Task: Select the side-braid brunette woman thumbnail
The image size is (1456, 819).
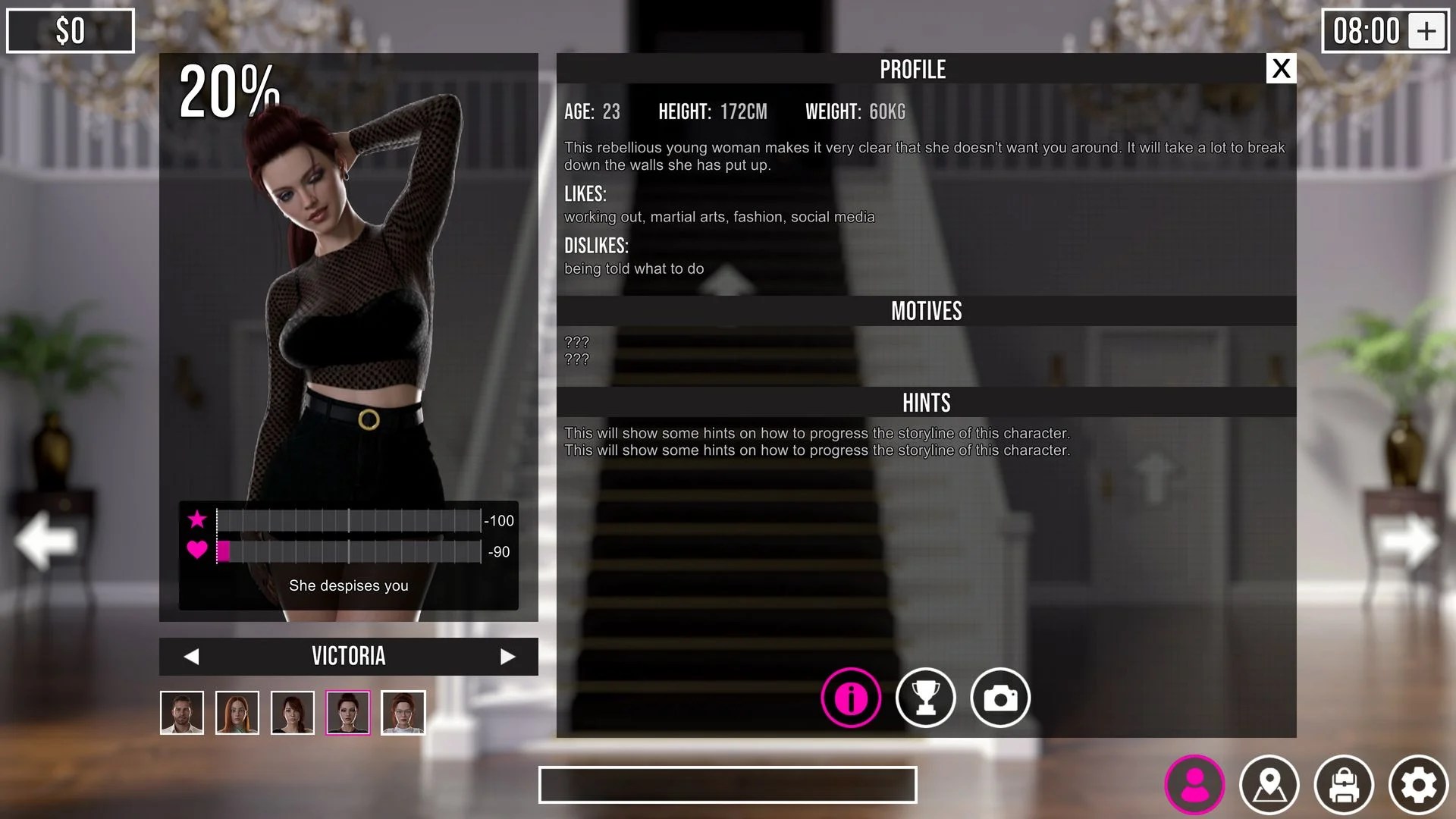Action: 293,713
